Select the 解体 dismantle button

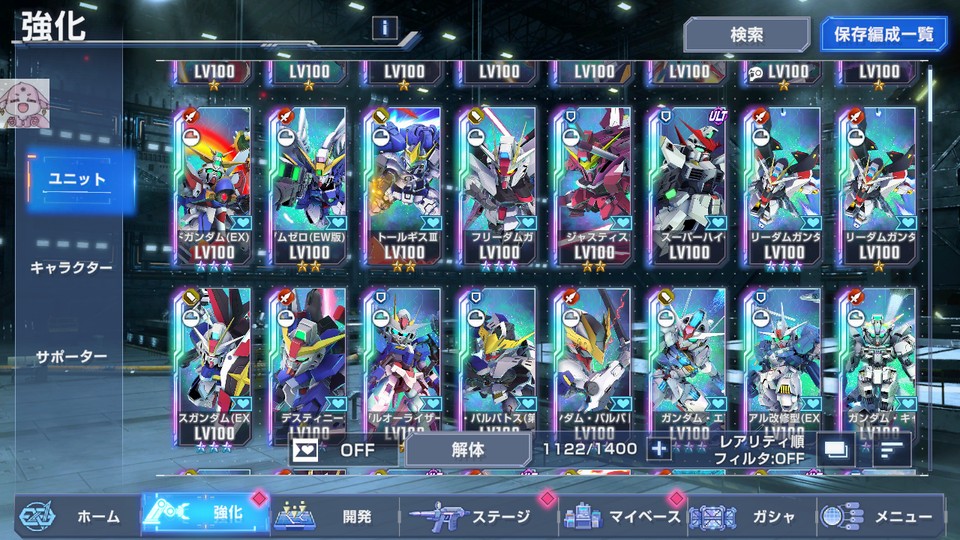[x=467, y=449]
